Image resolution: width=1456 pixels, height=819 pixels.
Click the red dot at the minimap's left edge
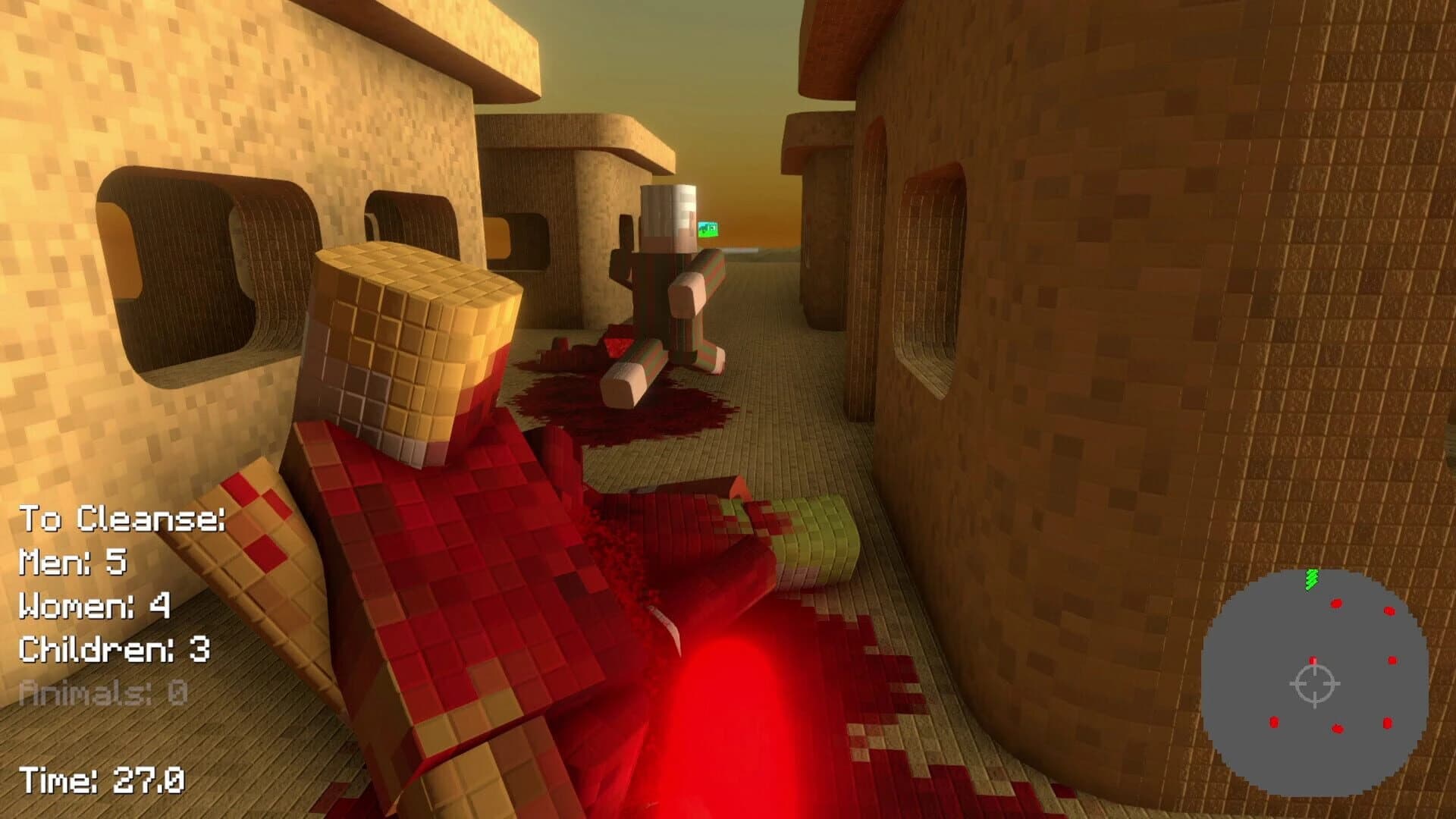1274,723
